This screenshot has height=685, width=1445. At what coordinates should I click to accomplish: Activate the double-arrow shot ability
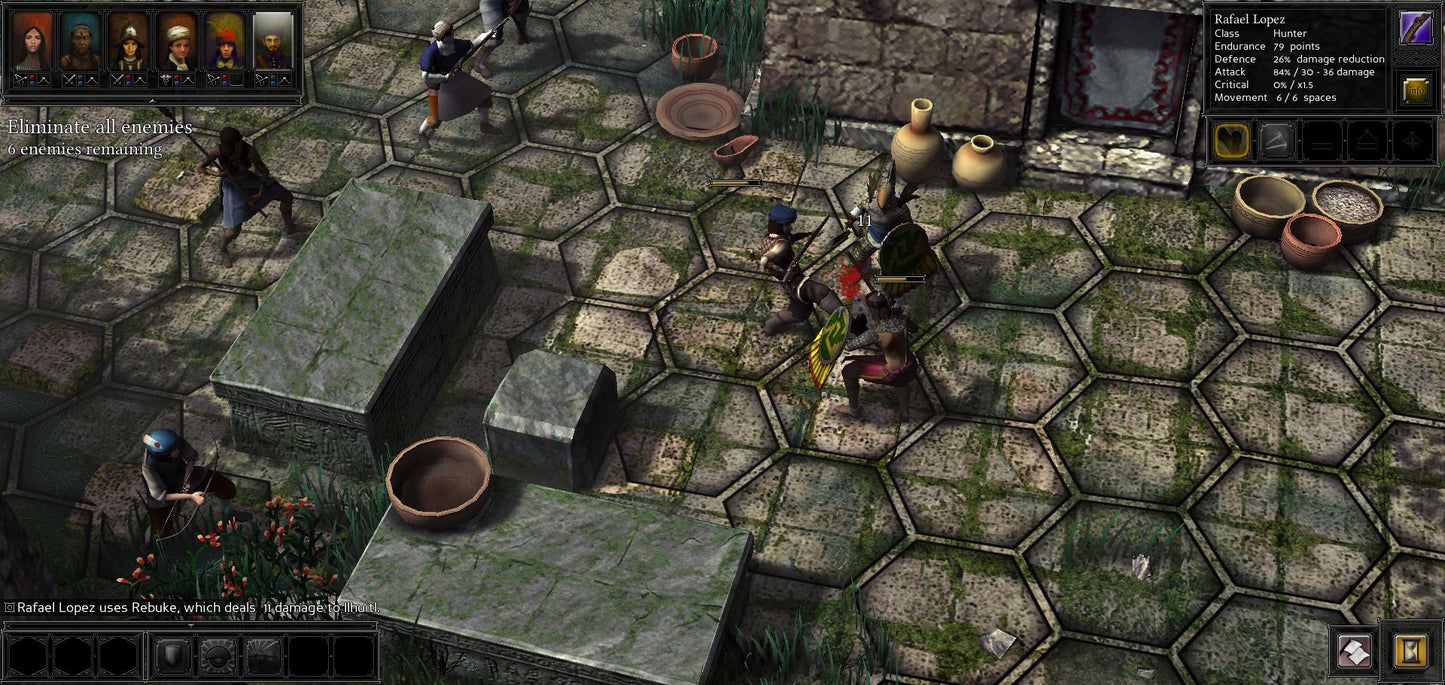1277,141
